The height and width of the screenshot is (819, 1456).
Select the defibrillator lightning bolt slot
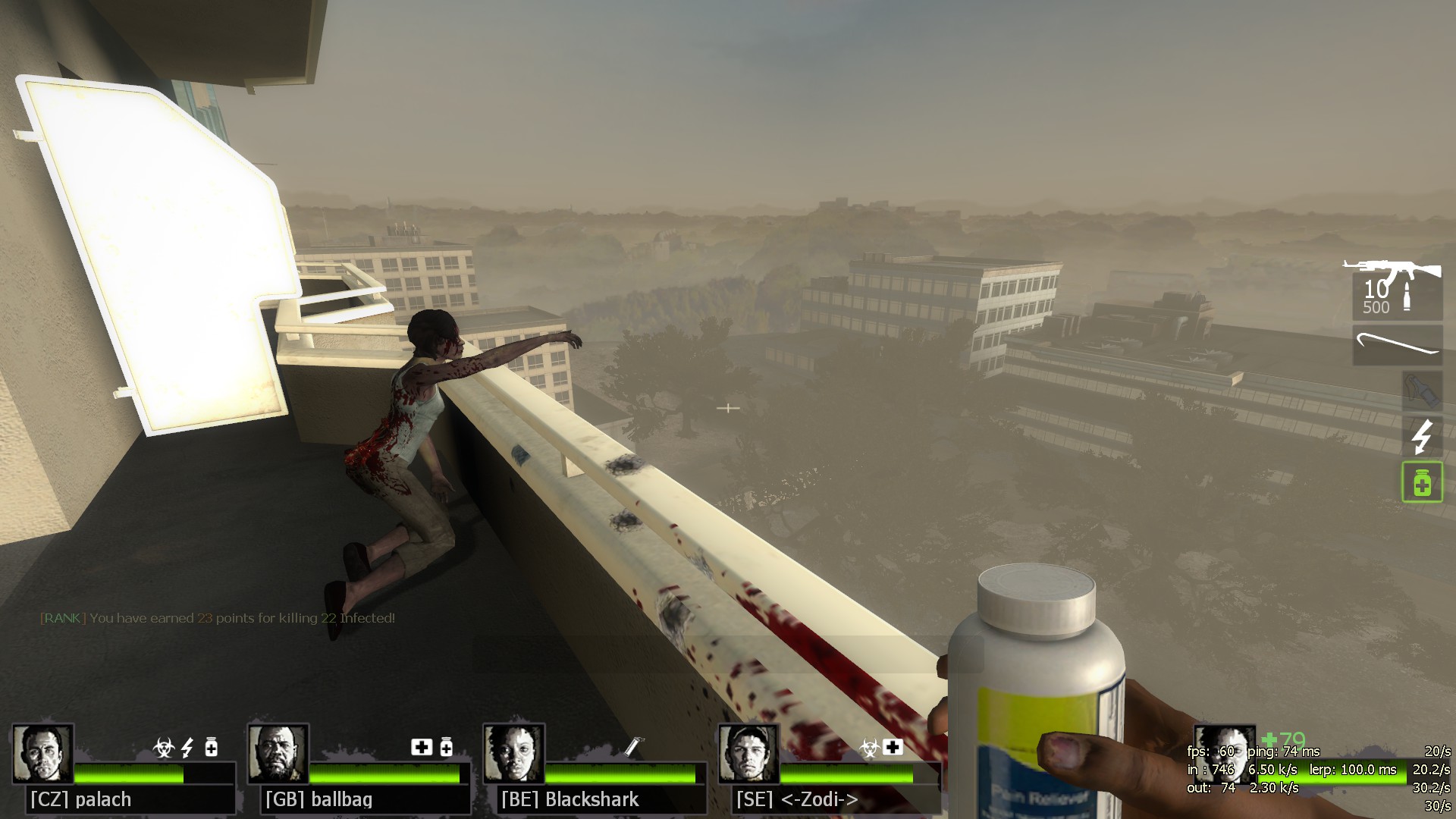tap(1421, 436)
